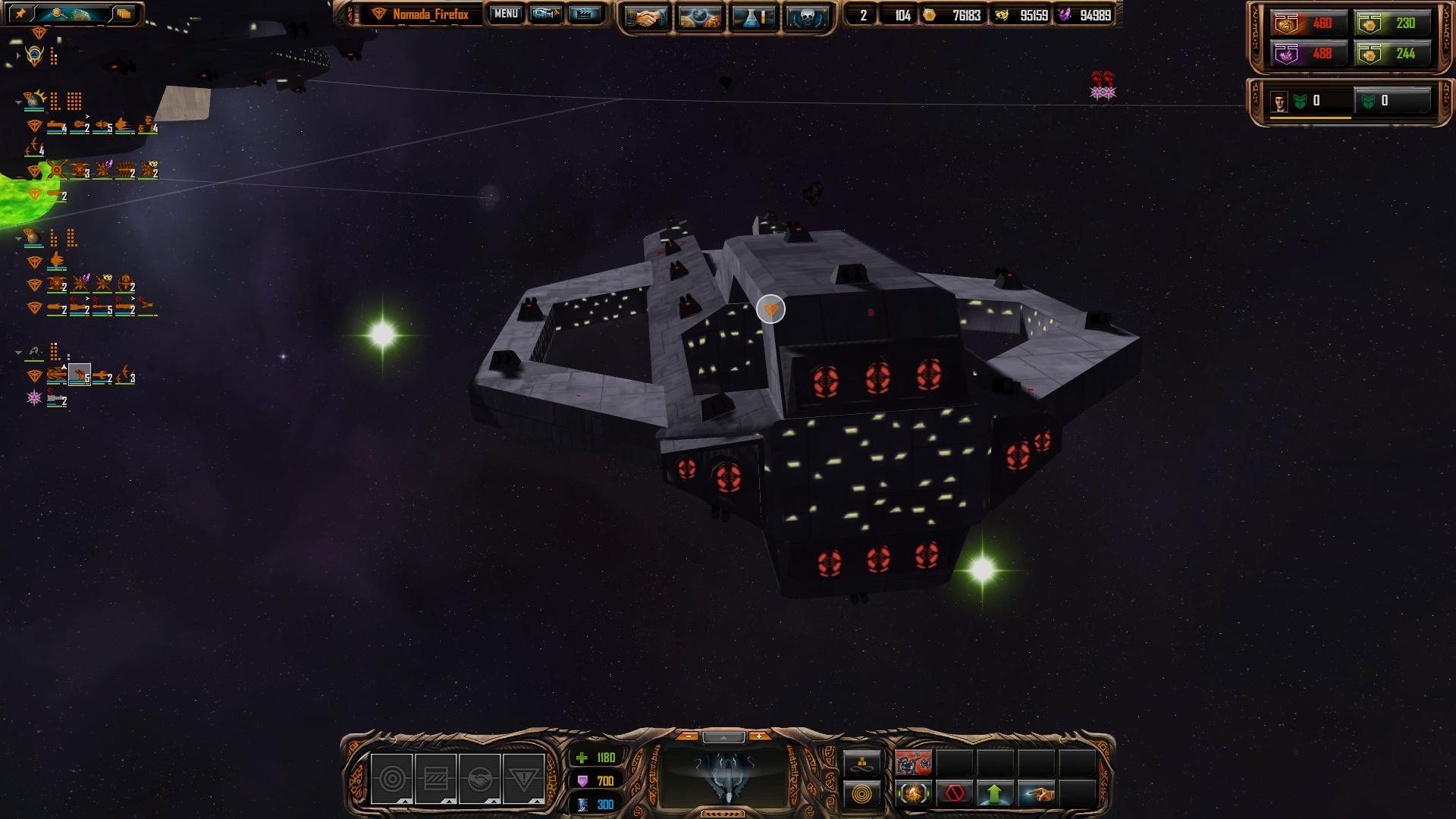1456x819 pixels.
Task: Toggle the empire tree pin button
Action: [20, 14]
